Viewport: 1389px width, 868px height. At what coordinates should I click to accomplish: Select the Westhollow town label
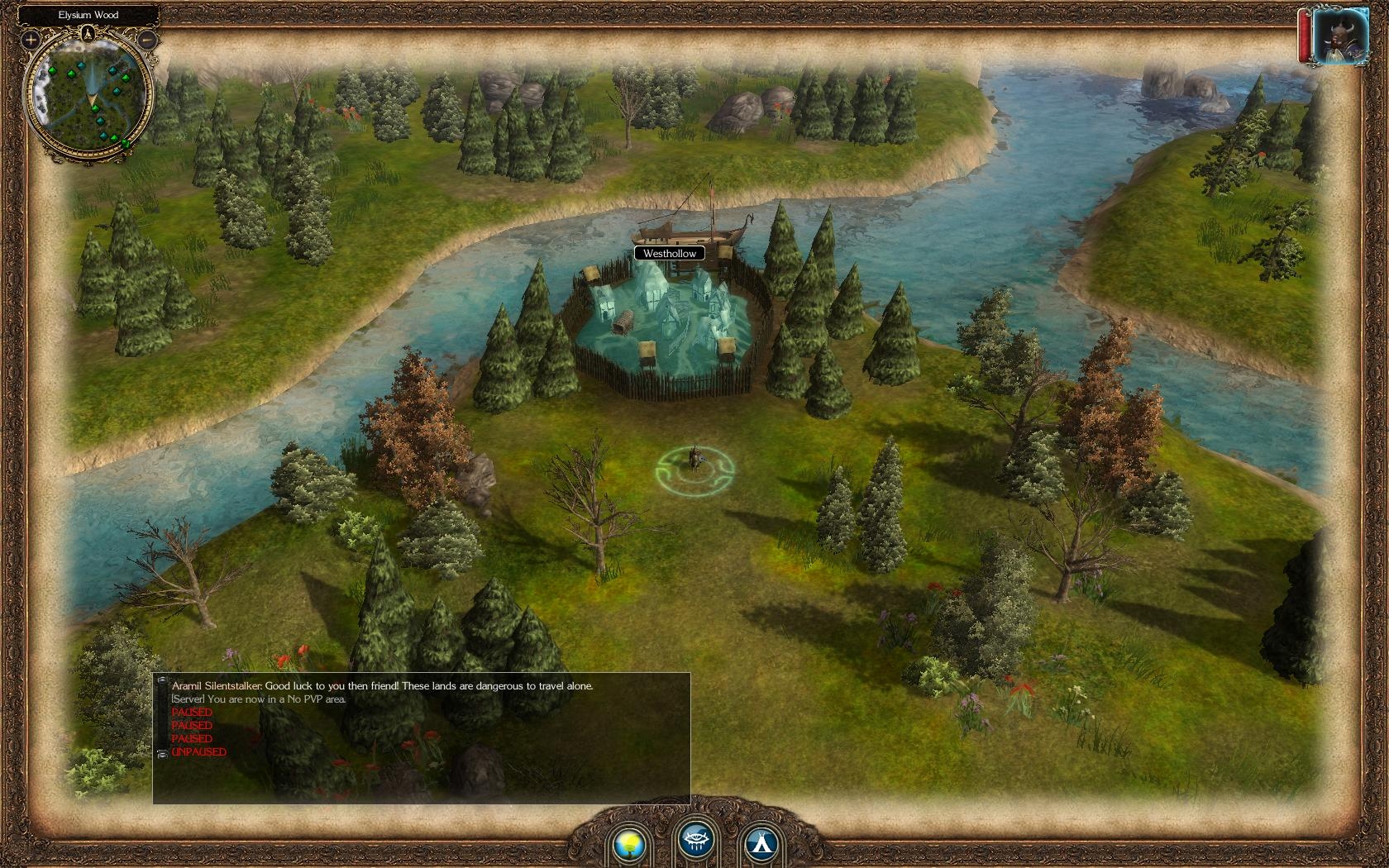[x=670, y=254]
